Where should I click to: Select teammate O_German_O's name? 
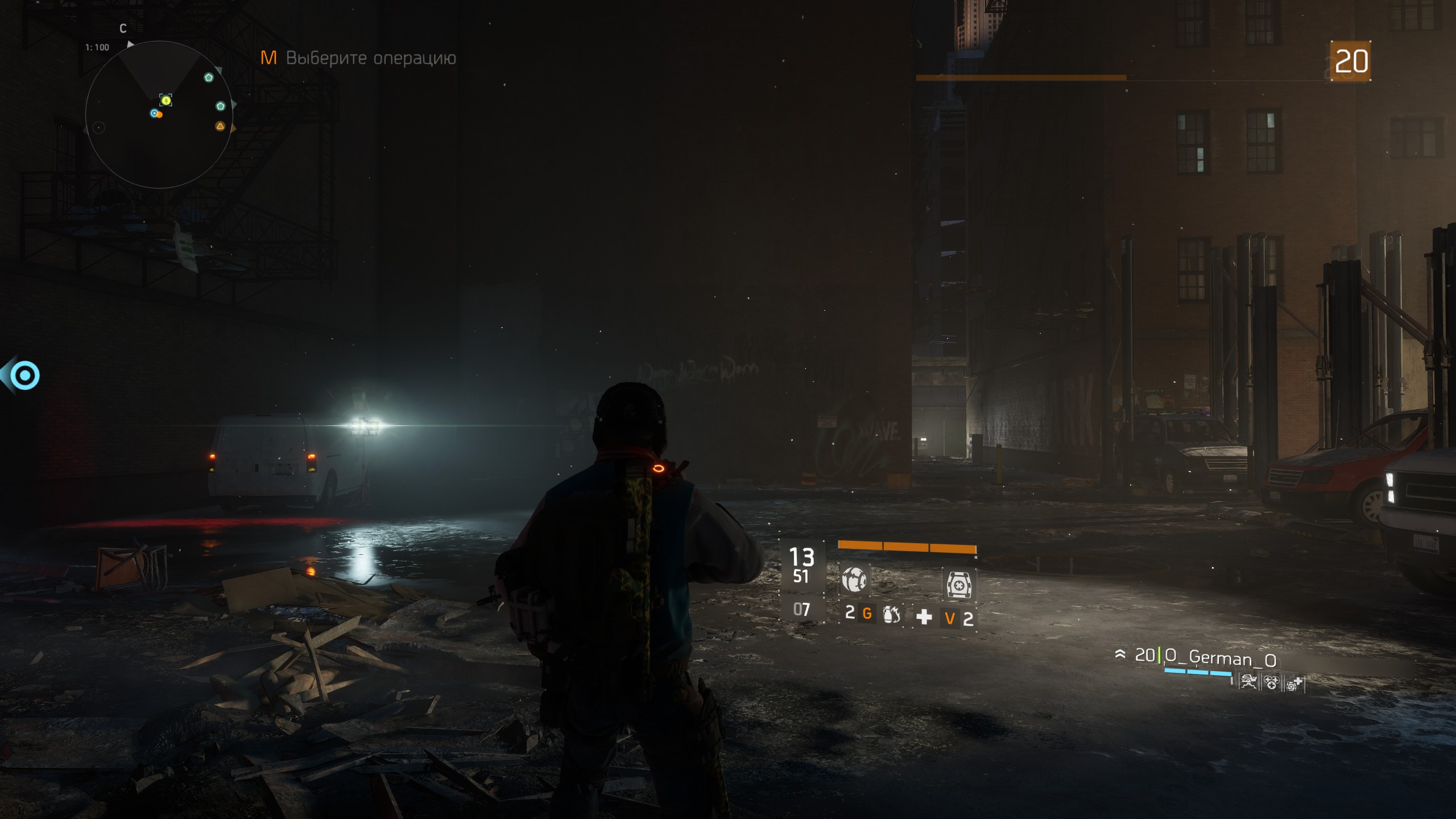coord(1221,658)
